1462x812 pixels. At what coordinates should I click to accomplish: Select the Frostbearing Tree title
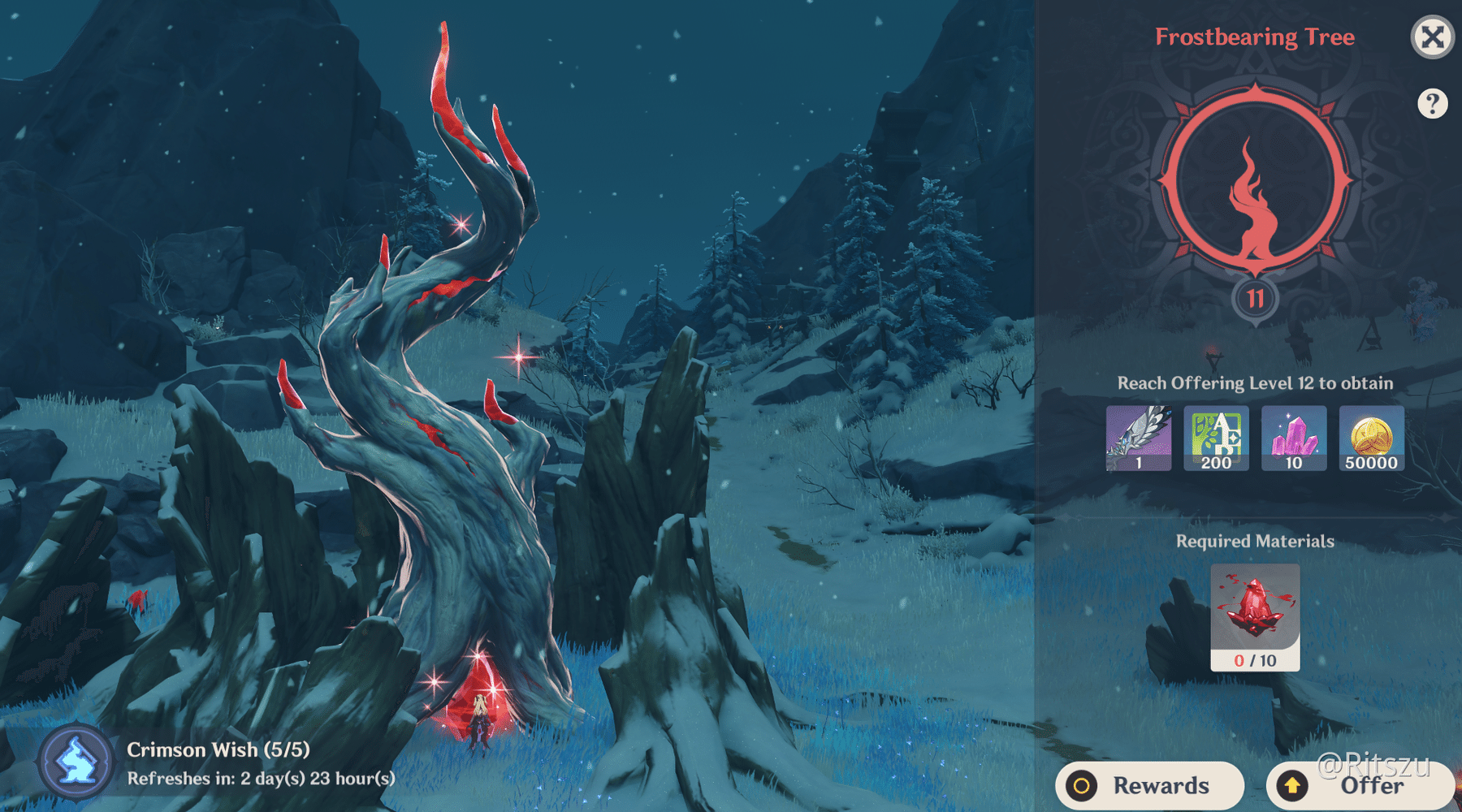pyautogui.click(x=1256, y=37)
